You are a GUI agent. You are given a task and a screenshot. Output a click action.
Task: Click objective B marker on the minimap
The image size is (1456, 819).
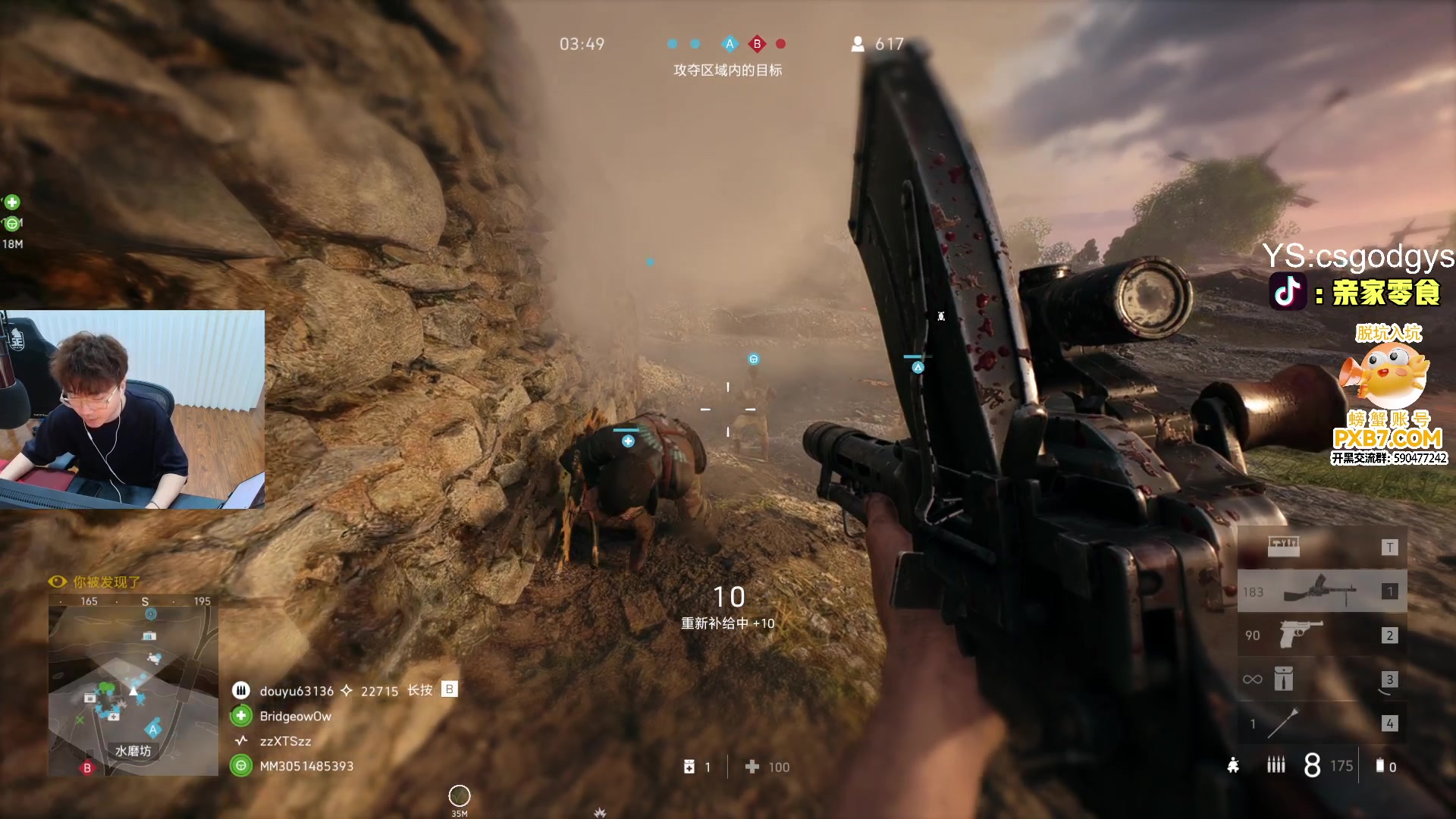[87, 767]
